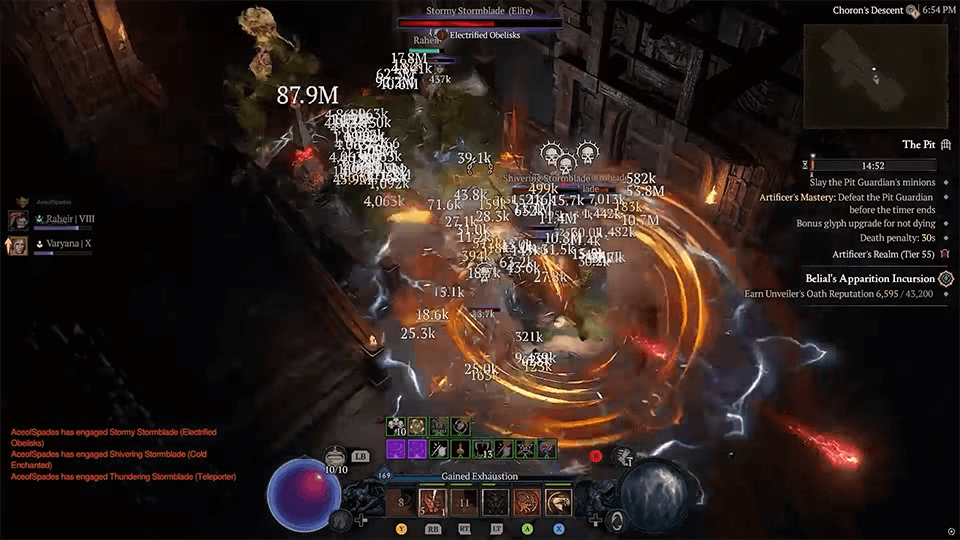Image resolution: width=960 pixels, height=540 pixels.
Task: Inspect the buff icon with stack 13
Action: click(481, 449)
